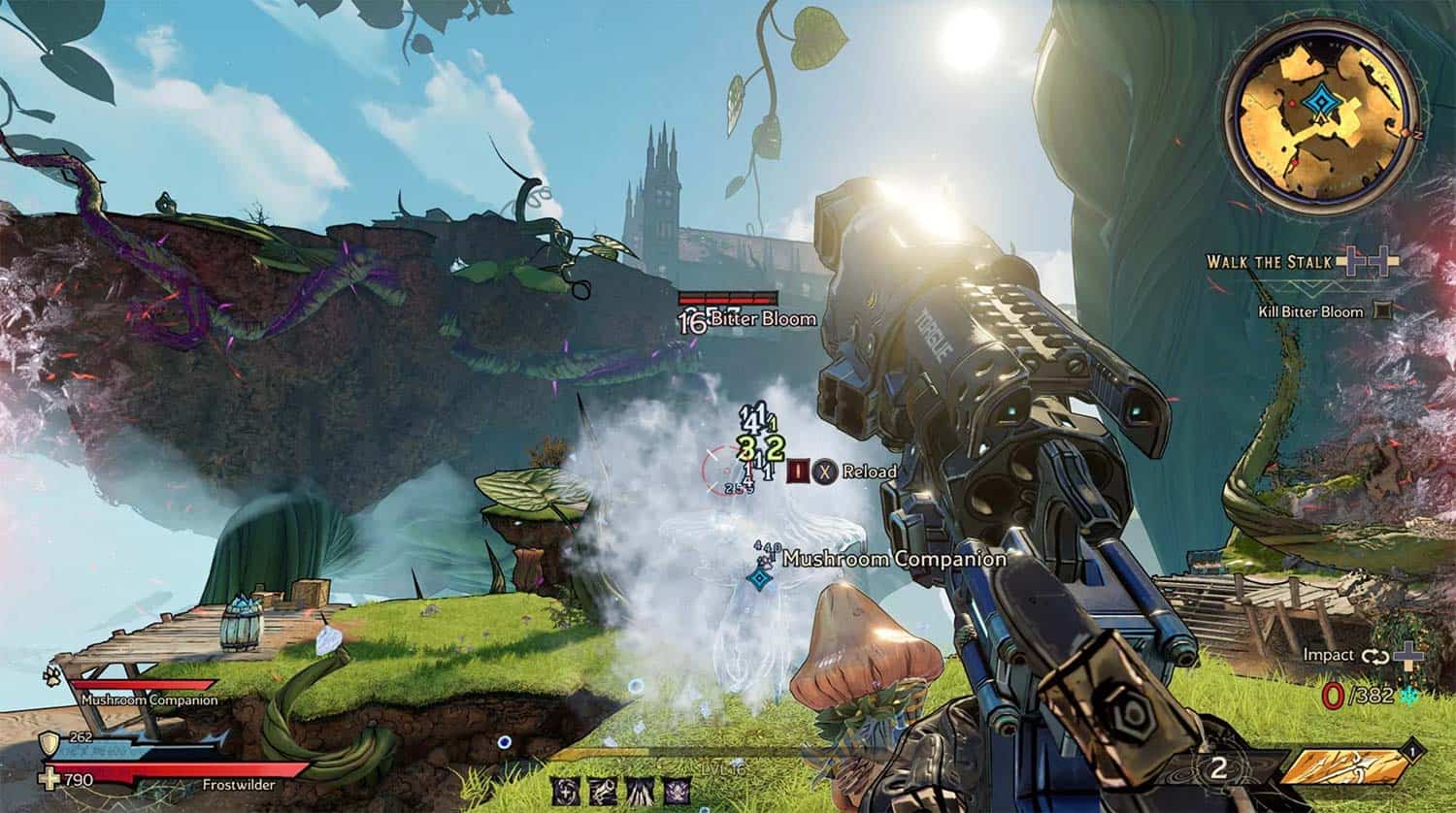Select the crosshair buff icon
Screen dimensions: 1456x813
566,791
